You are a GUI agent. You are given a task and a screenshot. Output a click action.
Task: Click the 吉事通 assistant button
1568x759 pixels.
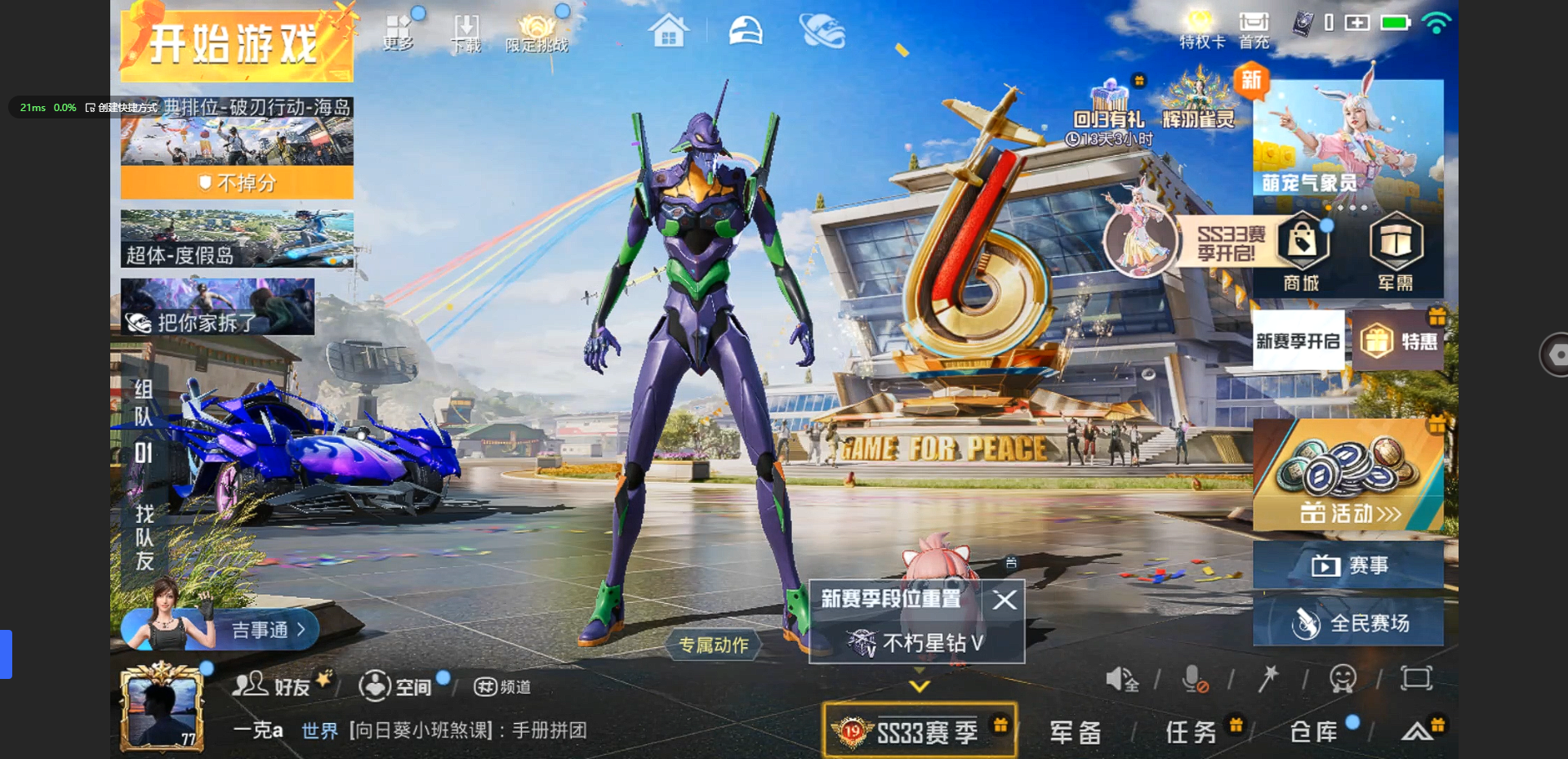(260, 630)
